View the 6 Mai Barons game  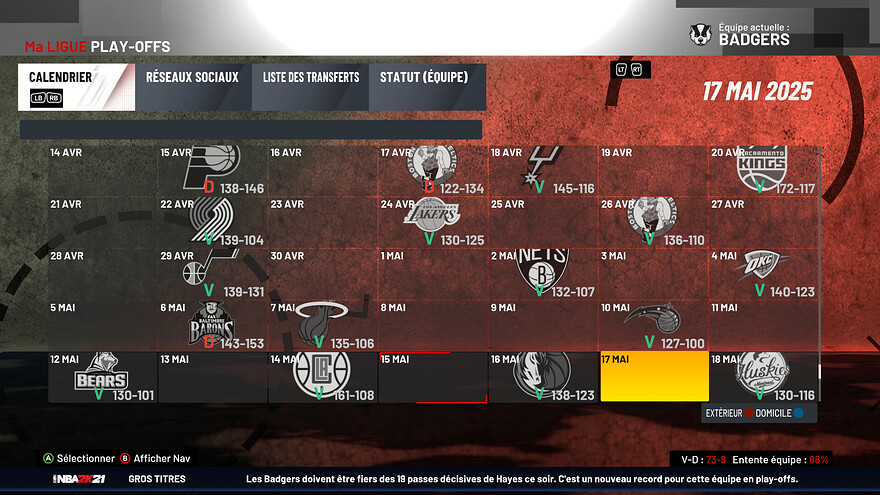point(213,325)
